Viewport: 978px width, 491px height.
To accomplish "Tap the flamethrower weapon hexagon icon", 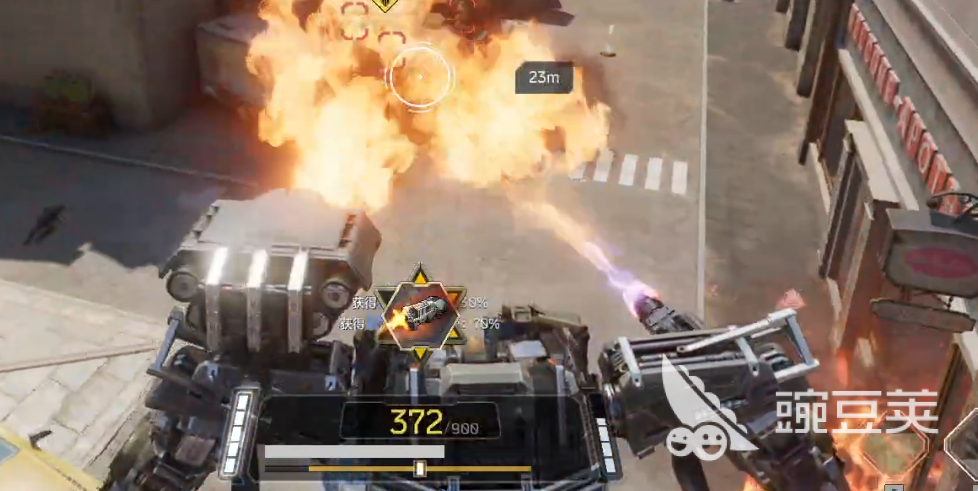I will (x=418, y=310).
